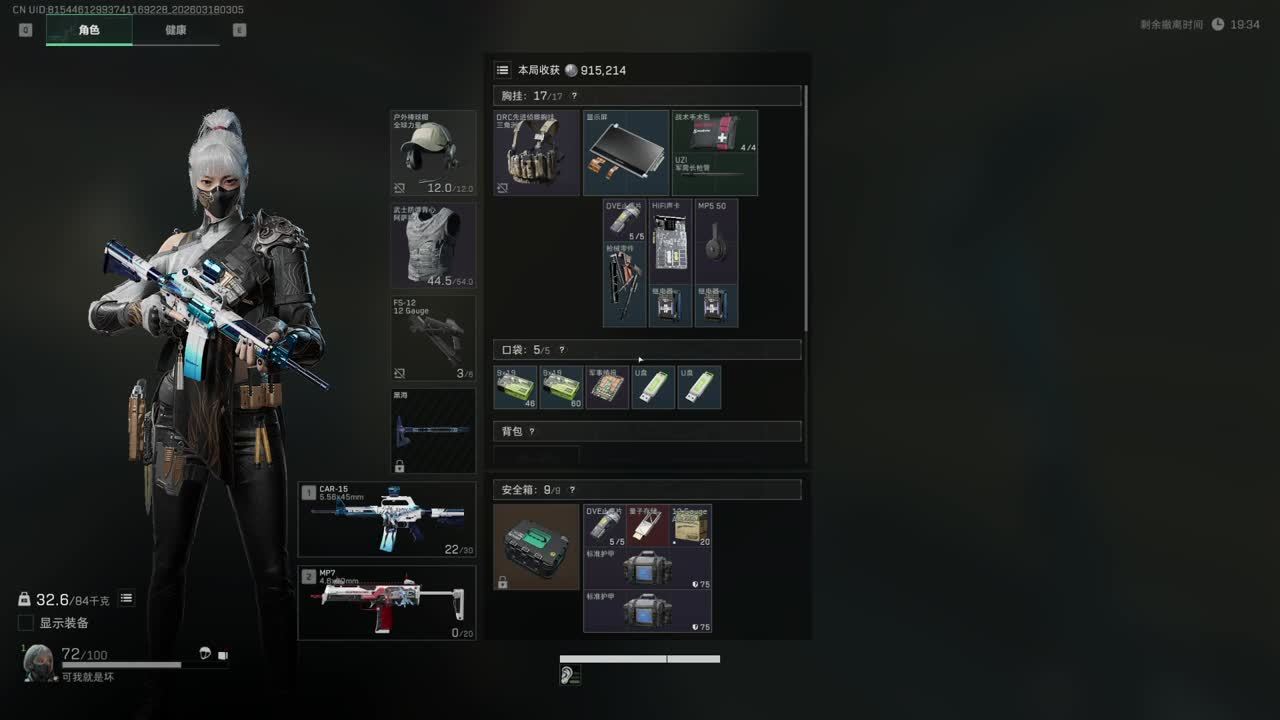Pick the red tactical surgery kit
Viewport: 1280px width, 720px height.
point(715,131)
